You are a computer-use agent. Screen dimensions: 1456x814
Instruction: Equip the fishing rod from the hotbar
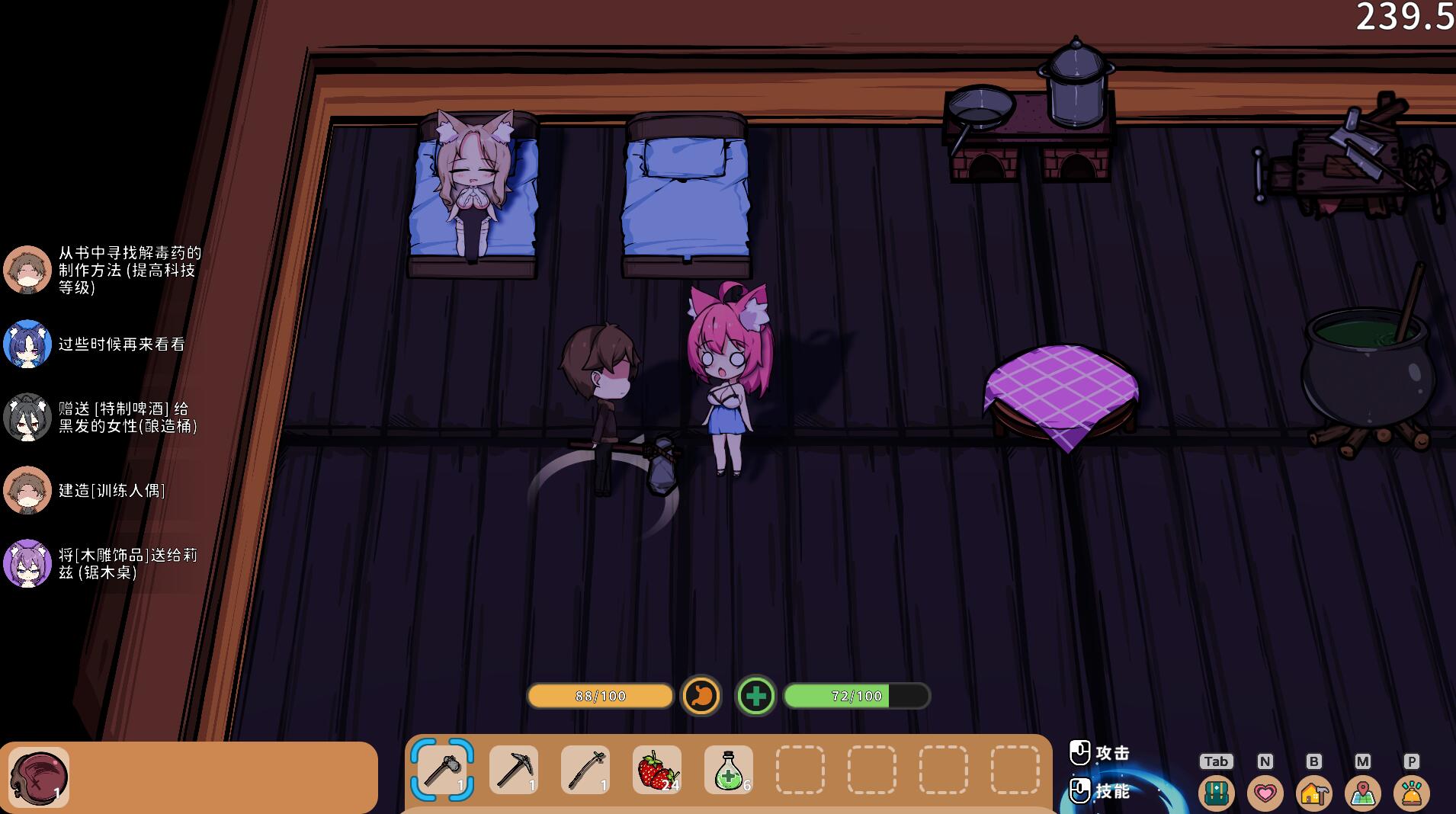[585, 770]
